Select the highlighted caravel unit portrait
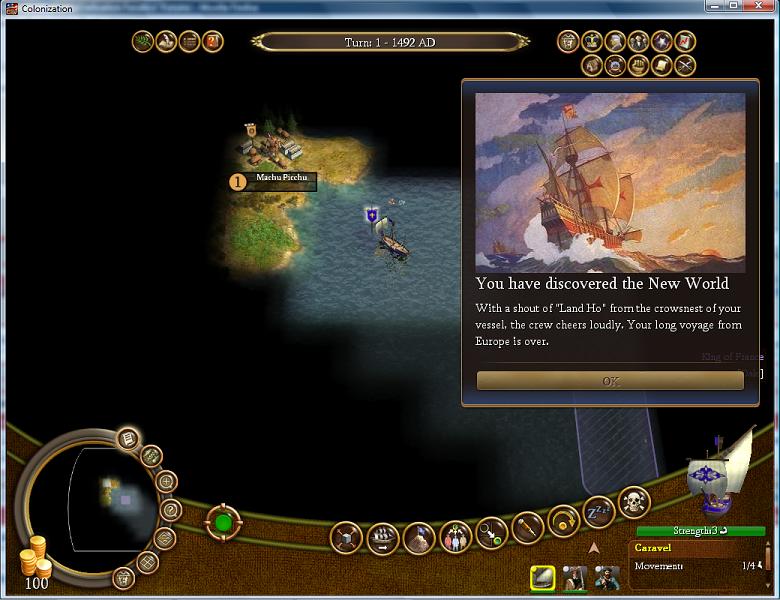 (x=543, y=578)
